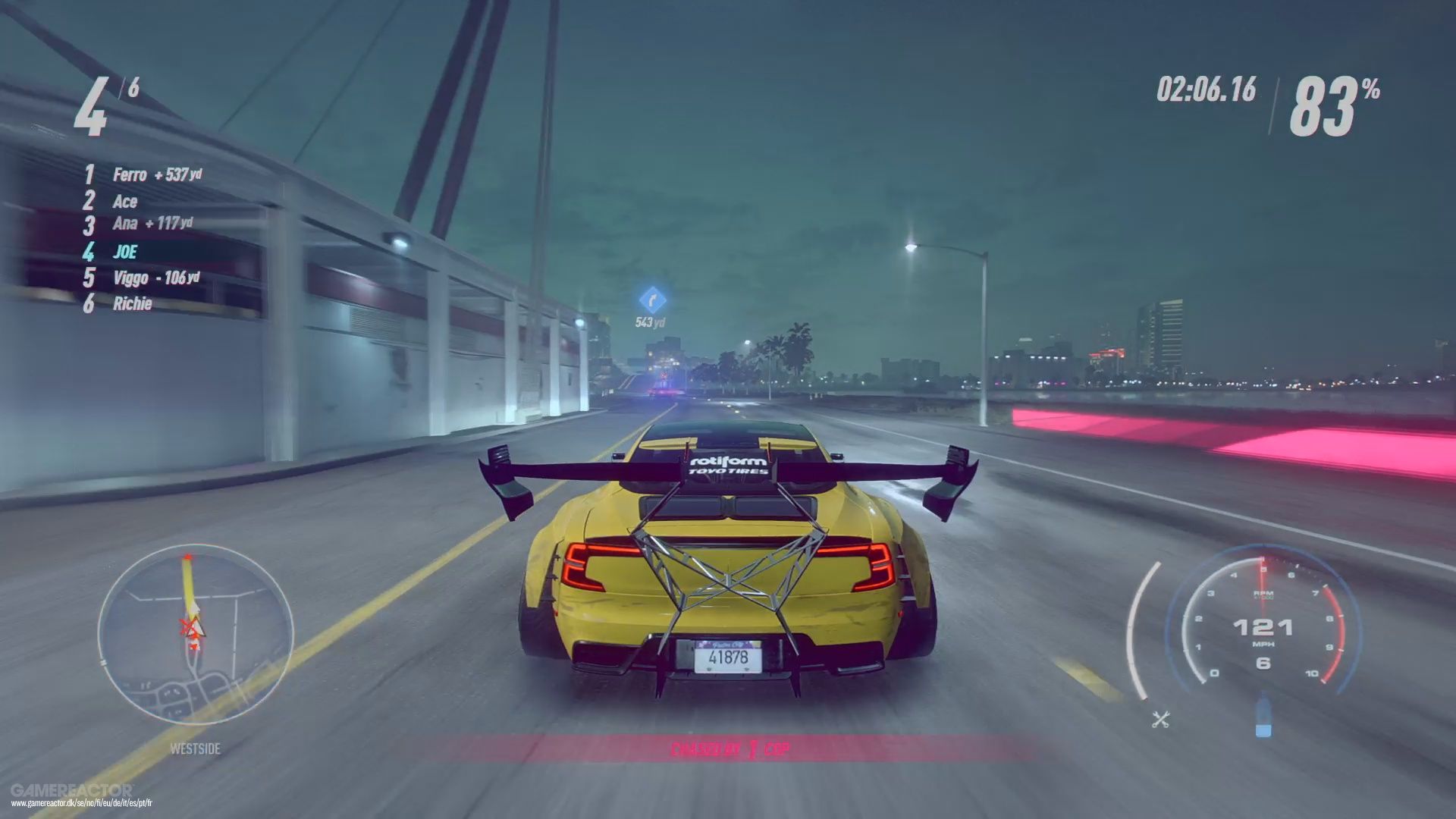Expand the 543 yd distance indicator
The width and height of the screenshot is (1456, 819).
[x=648, y=321]
